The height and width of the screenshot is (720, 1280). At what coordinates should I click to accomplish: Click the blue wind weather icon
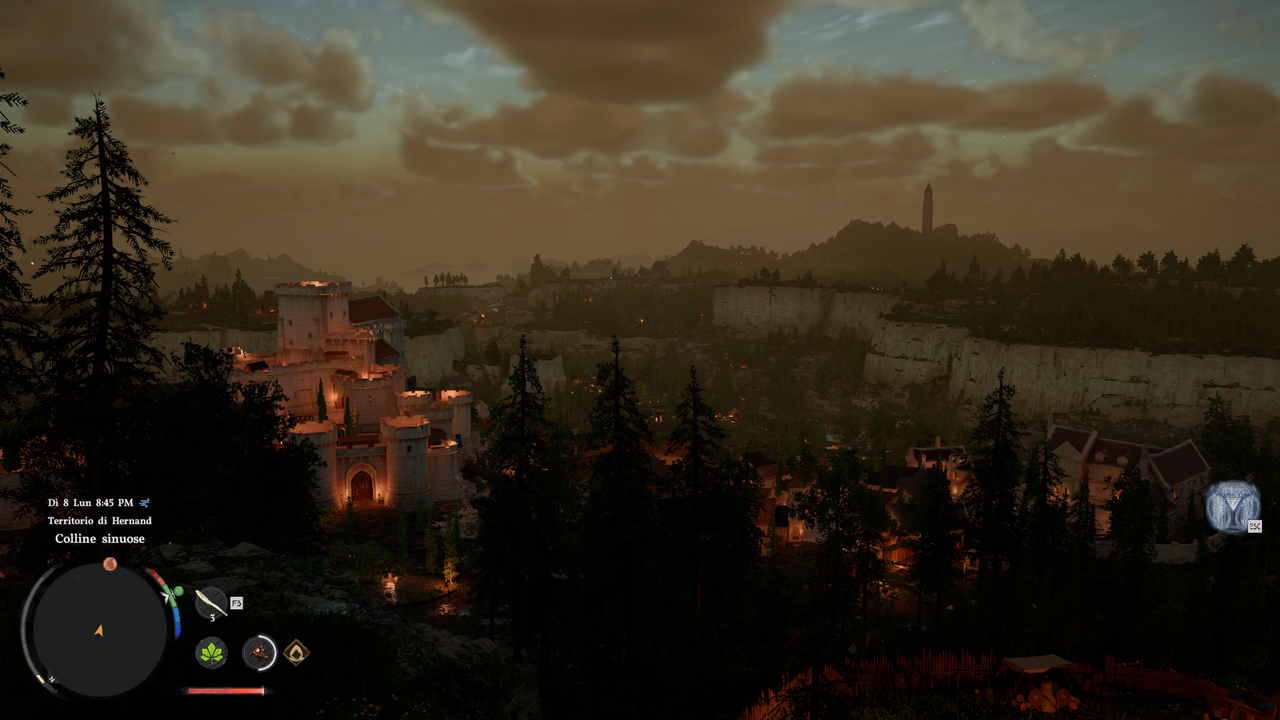pyautogui.click(x=145, y=503)
